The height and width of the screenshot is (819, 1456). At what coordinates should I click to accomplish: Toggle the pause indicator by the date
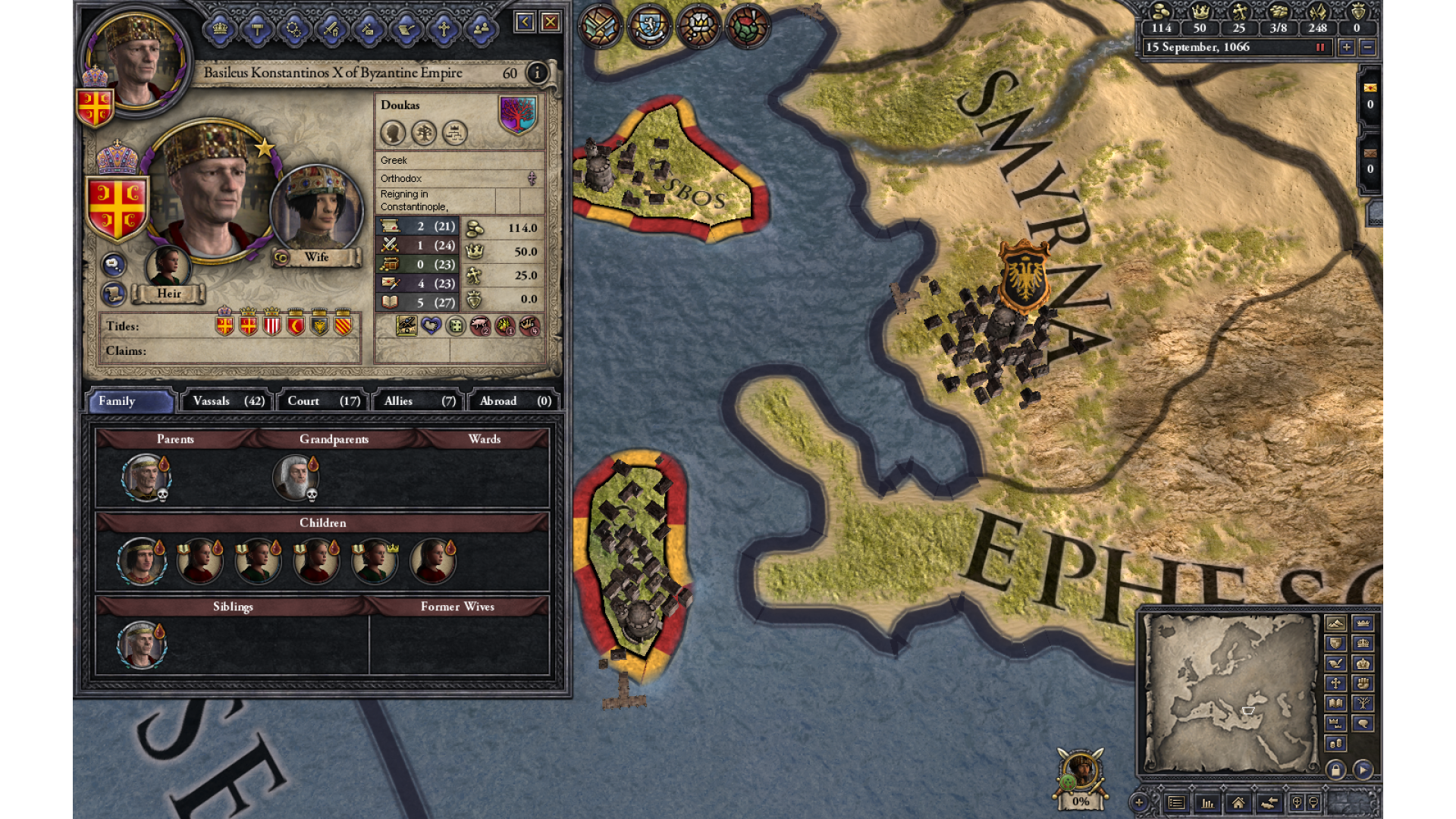(x=1320, y=47)
